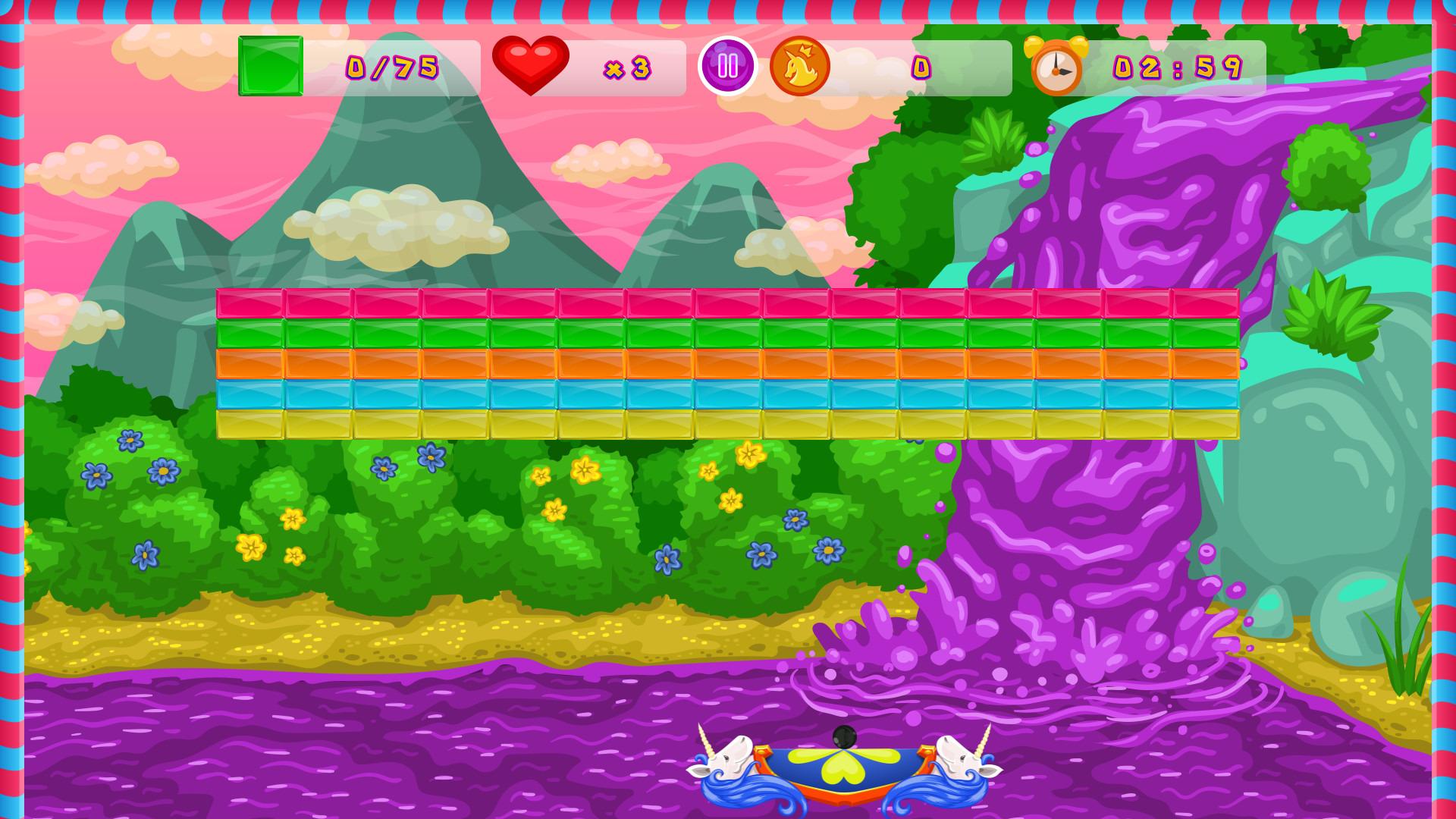1456x819 pixels.
Task: Click the green brick counter icon
Action: point(269,67)
